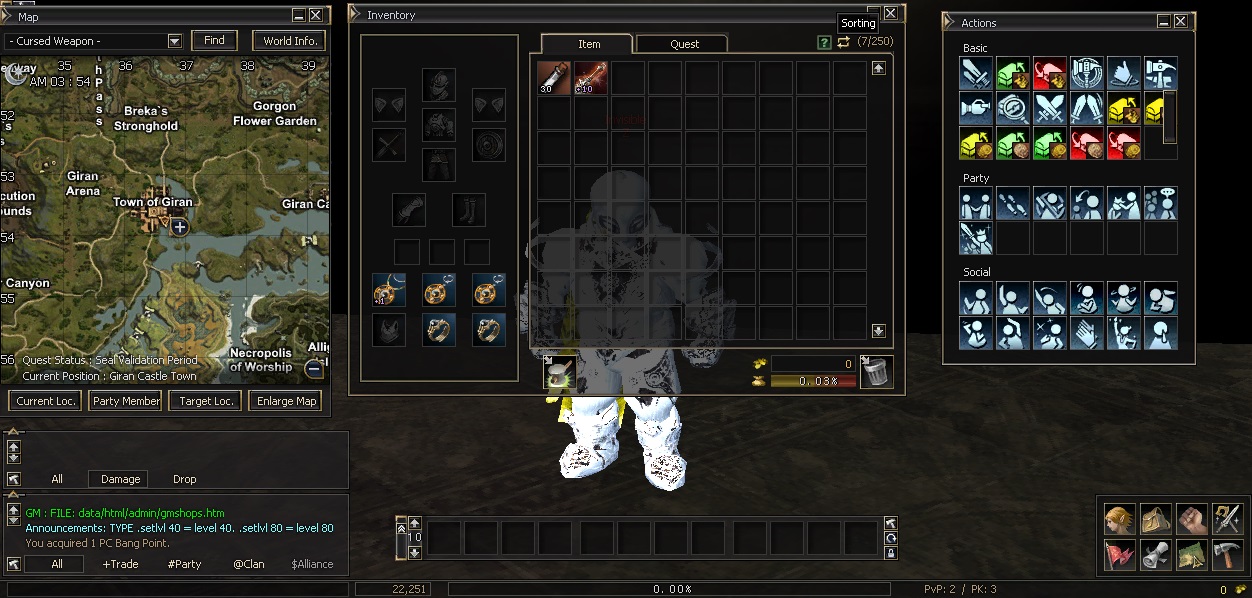The image size is (1252, 598).
Task: Open the World Info. panel
Action: pos(290,41)
